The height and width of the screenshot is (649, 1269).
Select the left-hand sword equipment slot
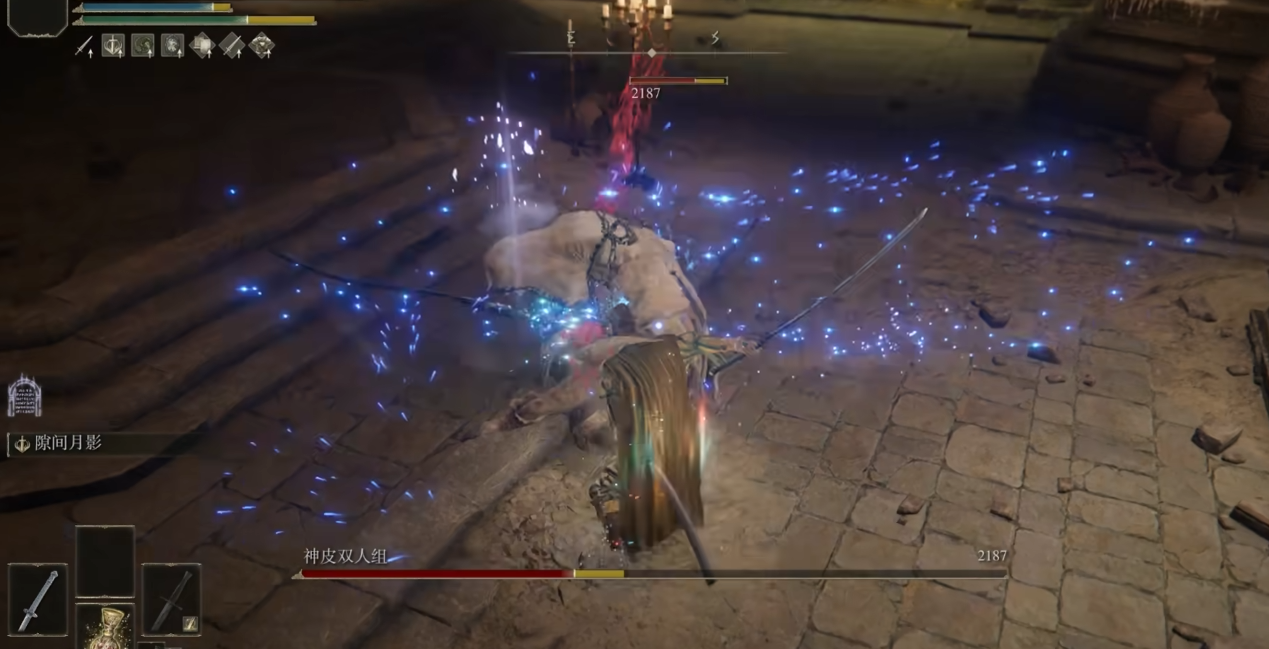pos(38,599)
